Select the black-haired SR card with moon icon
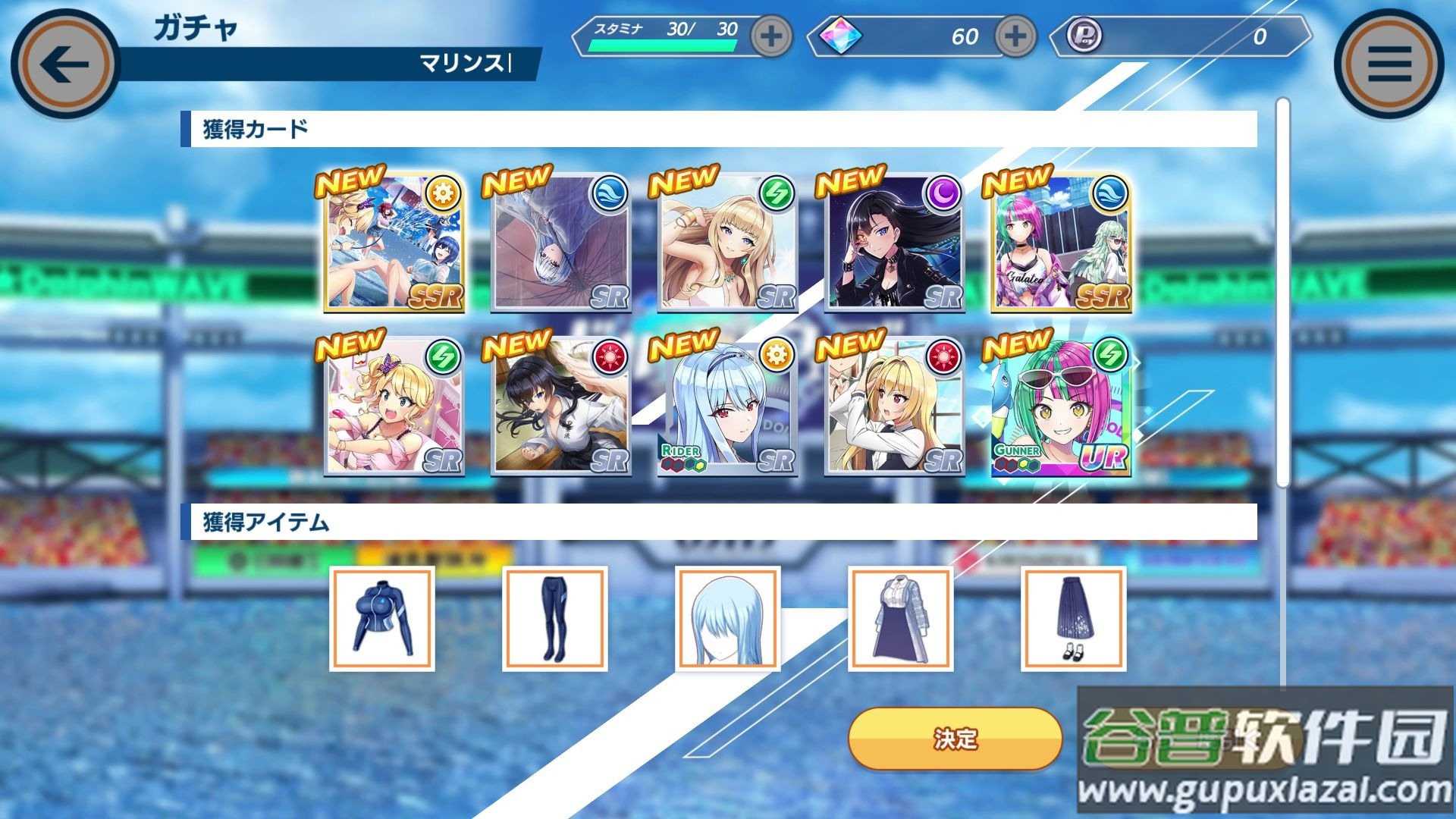 (x=894, y=243)
